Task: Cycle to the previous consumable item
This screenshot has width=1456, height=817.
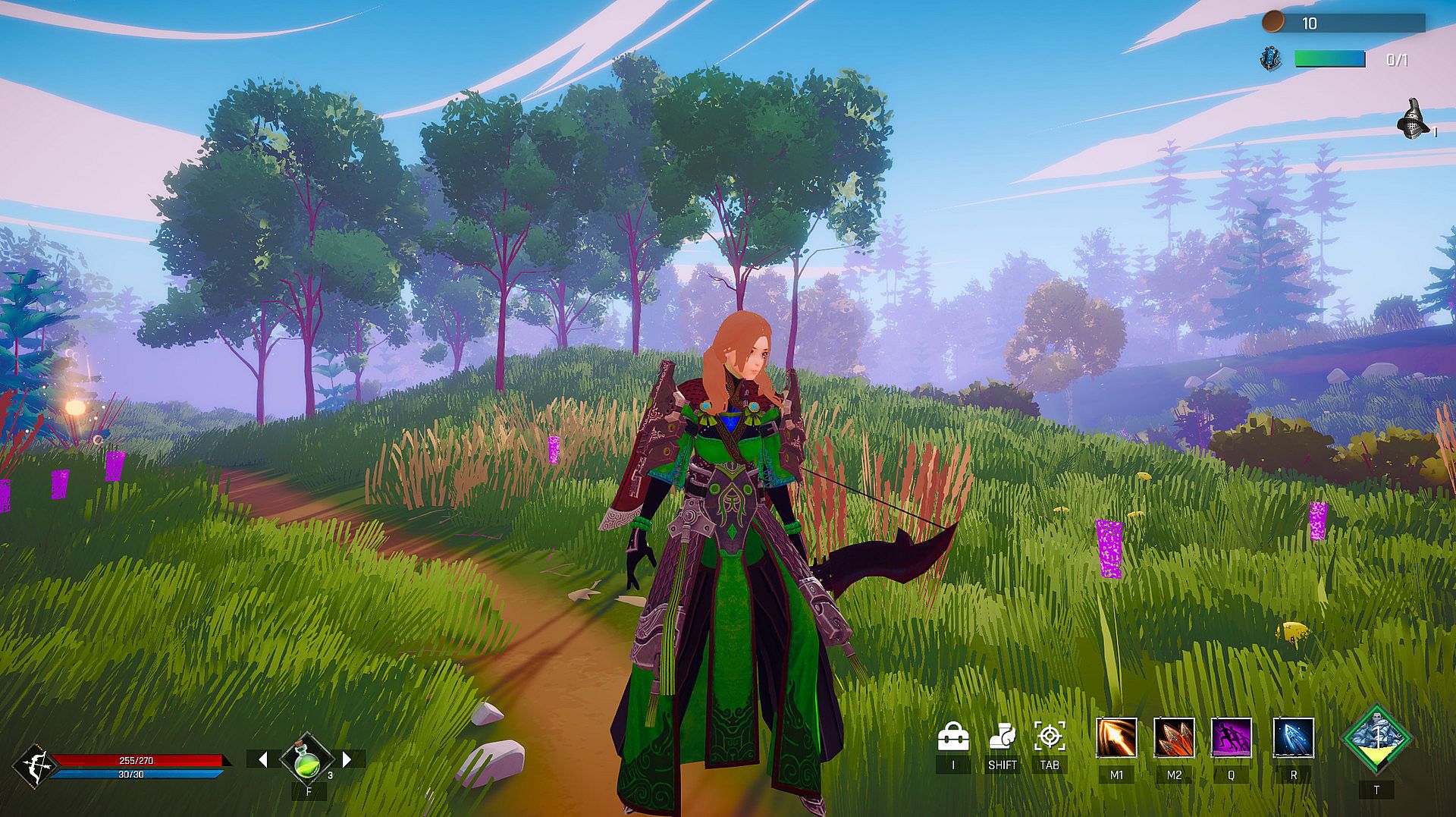Action: click(x=262, y=759)
